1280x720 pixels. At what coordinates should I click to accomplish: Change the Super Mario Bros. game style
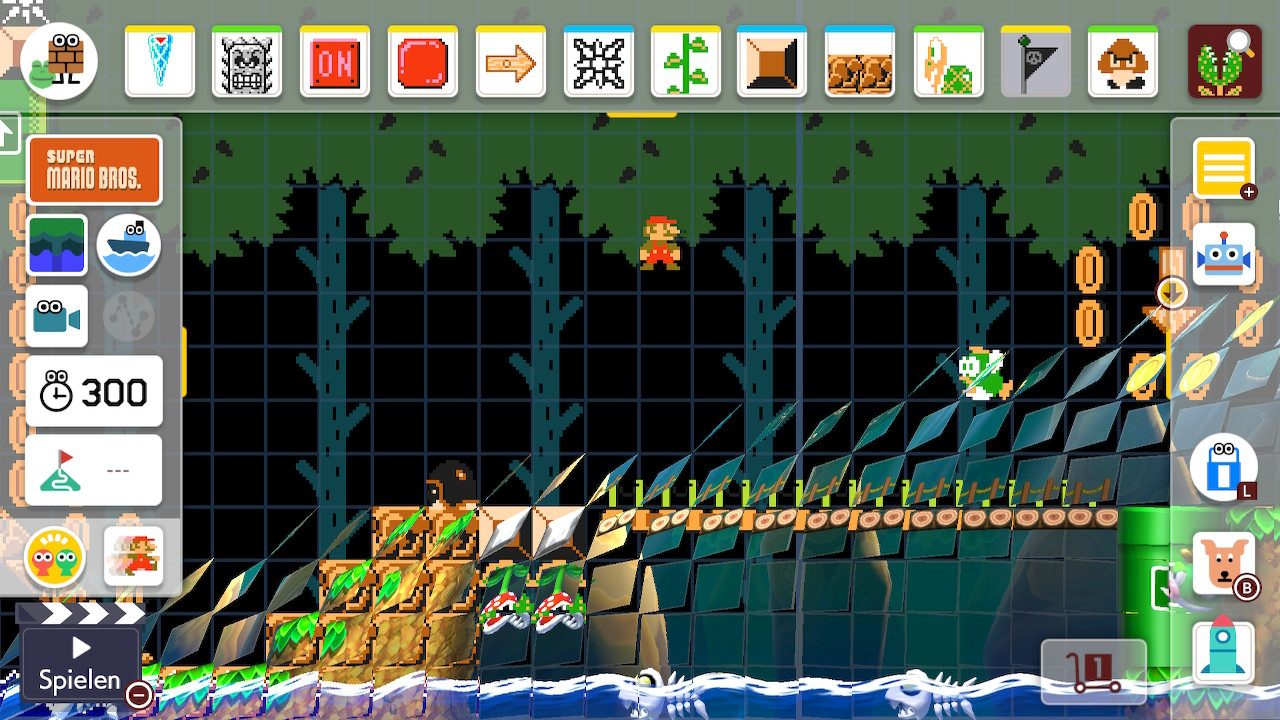(x=94, y=171)
